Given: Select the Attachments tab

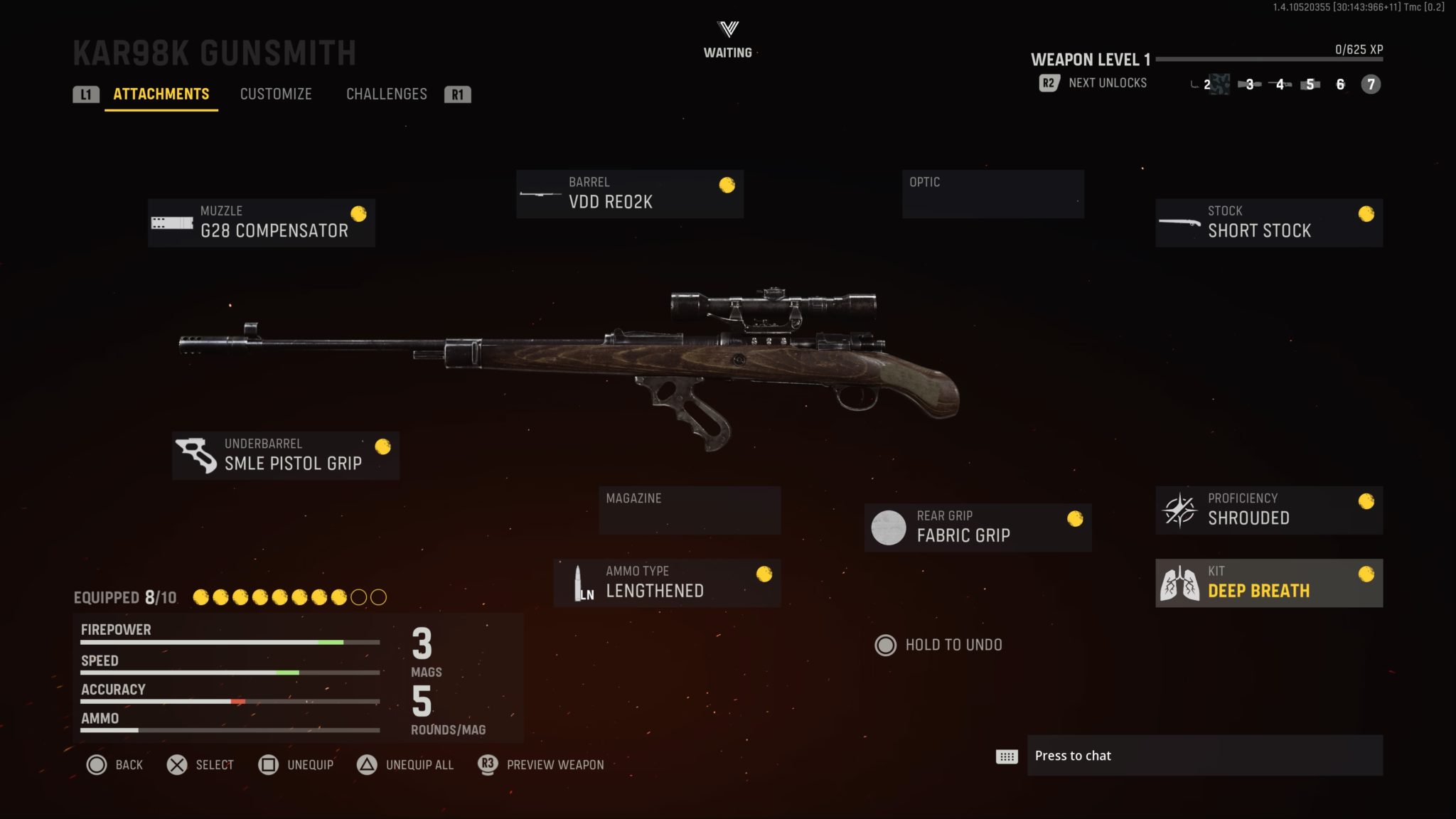Looking at the screenshot, I should pyautogui.click(x=161, y=94).
